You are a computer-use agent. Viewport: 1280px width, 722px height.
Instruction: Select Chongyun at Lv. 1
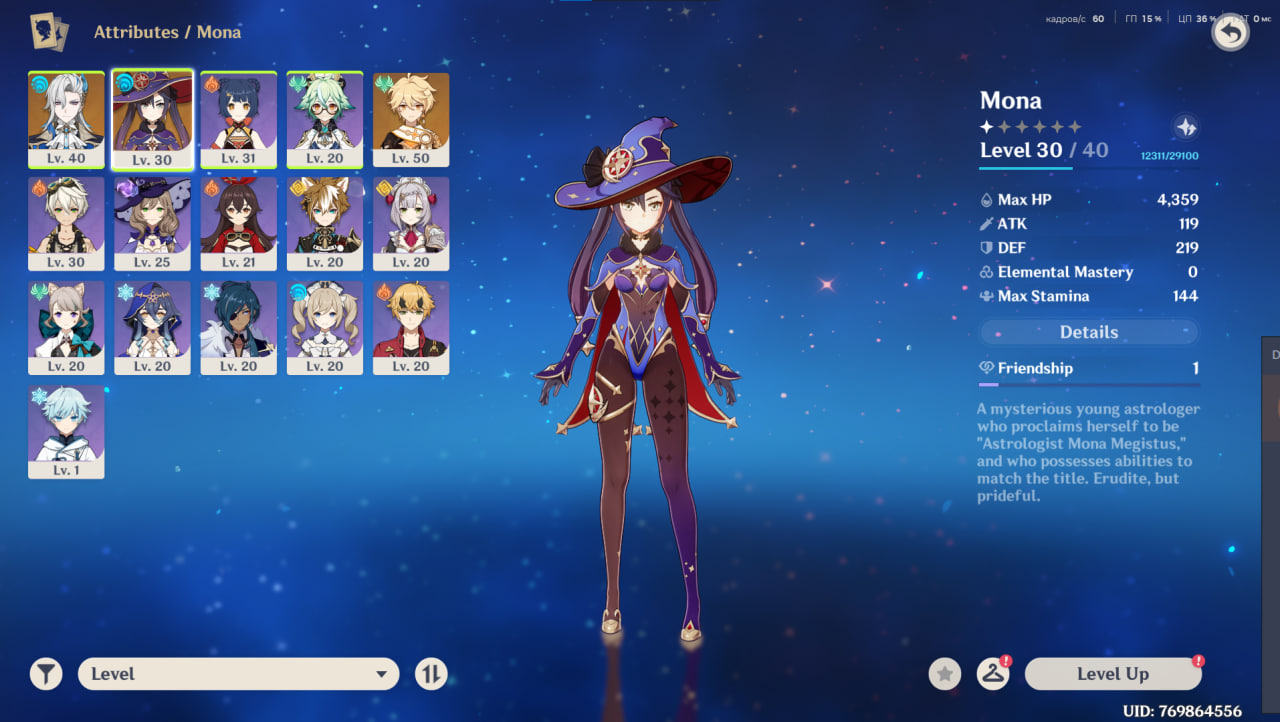pos(66,430)
